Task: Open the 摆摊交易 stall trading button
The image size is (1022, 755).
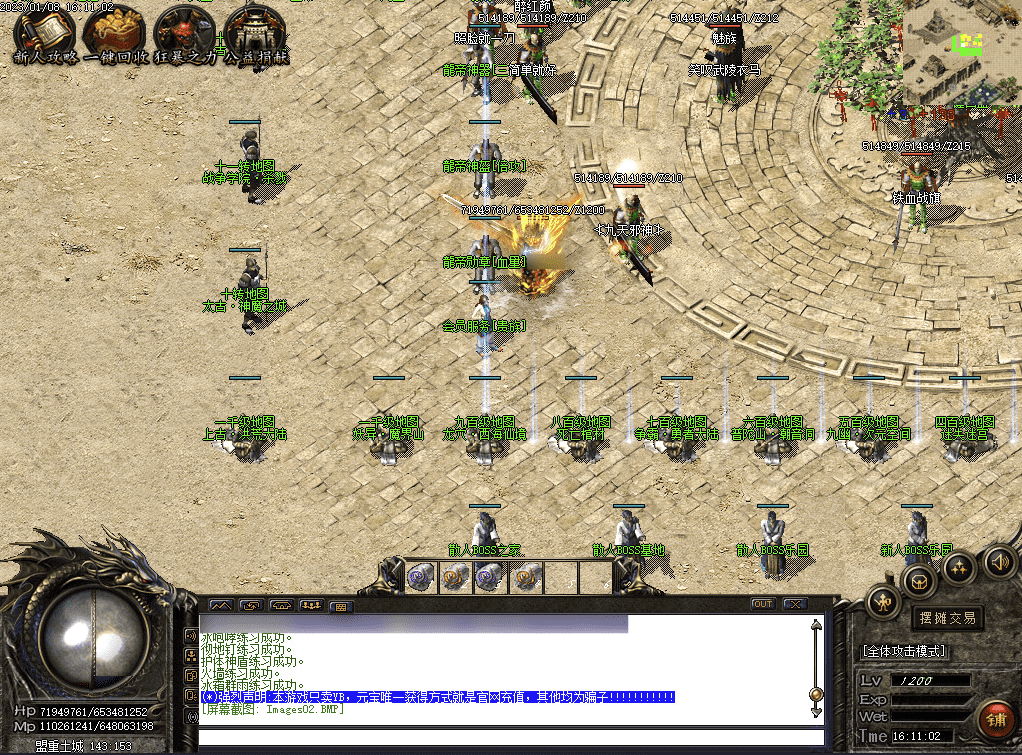Action: point(946,618)
